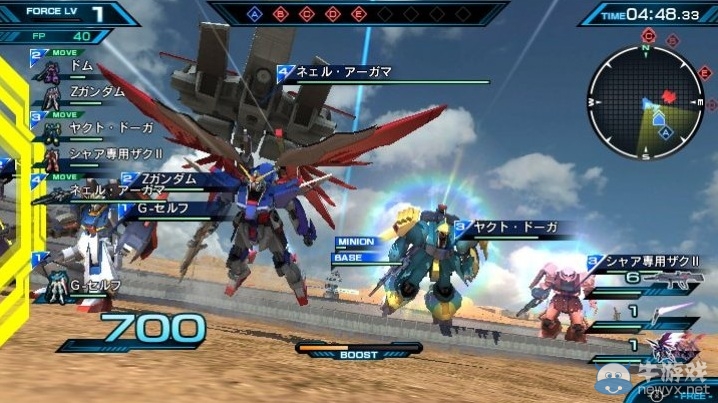
Task: Click base D marker in top bar
Action: [333, 15]
